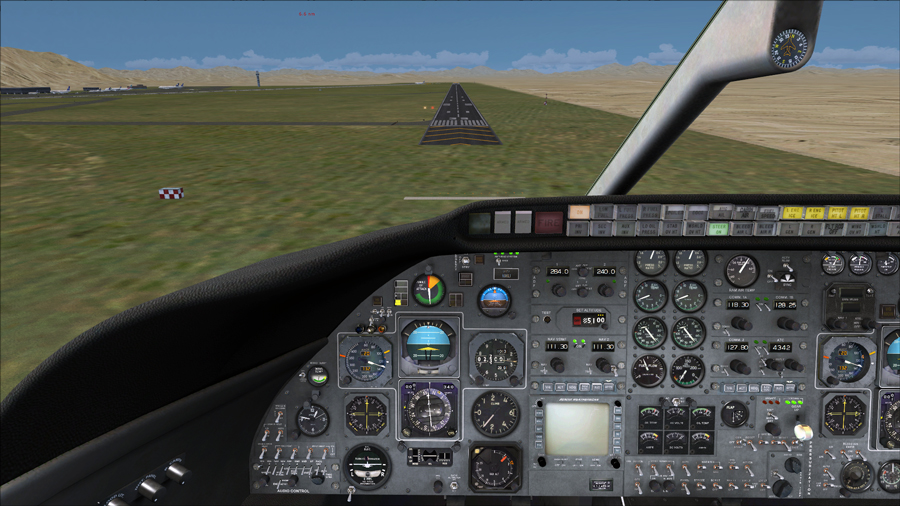Click the COMM 1 frequency display
This screenshot has height=506, width=900.
coord(740,304)
